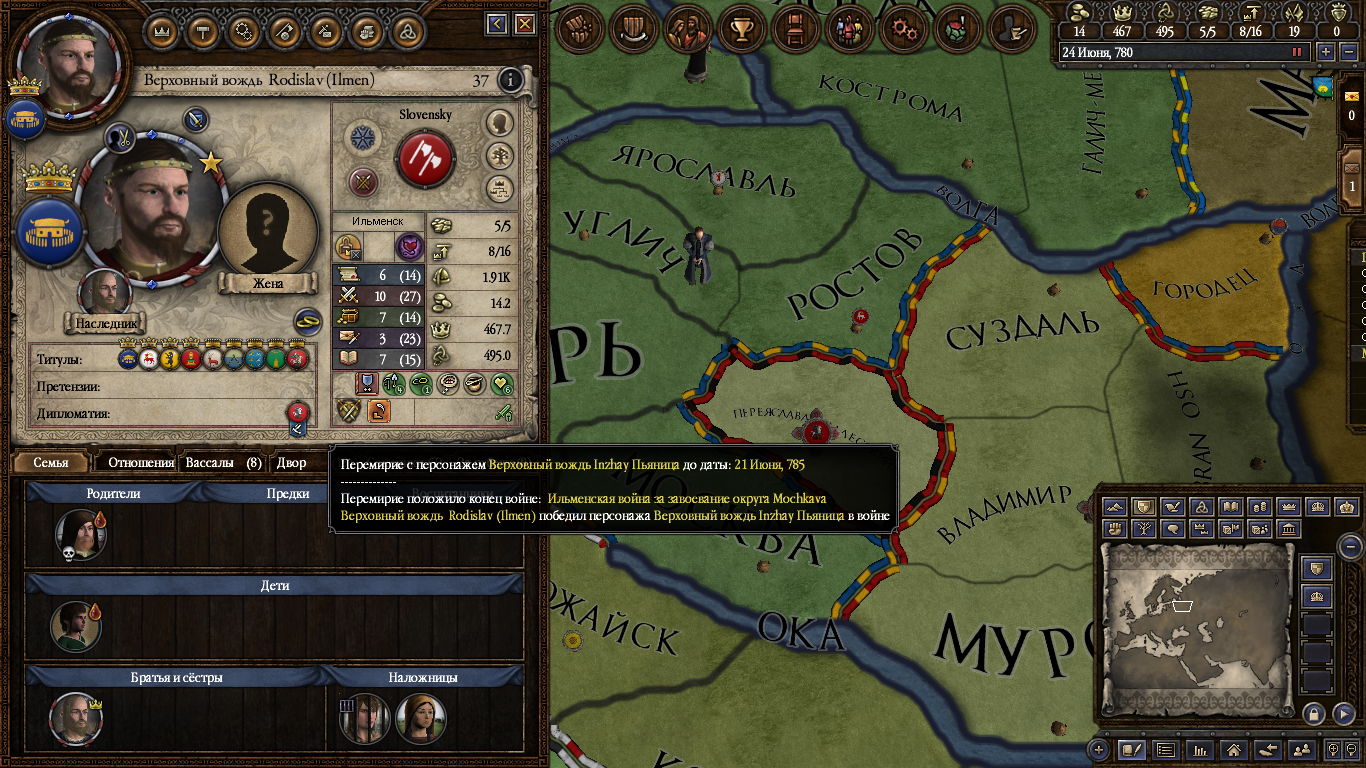Switch to the terrain map mode button
1366x768 pixels.
[x=1116, y=507]
